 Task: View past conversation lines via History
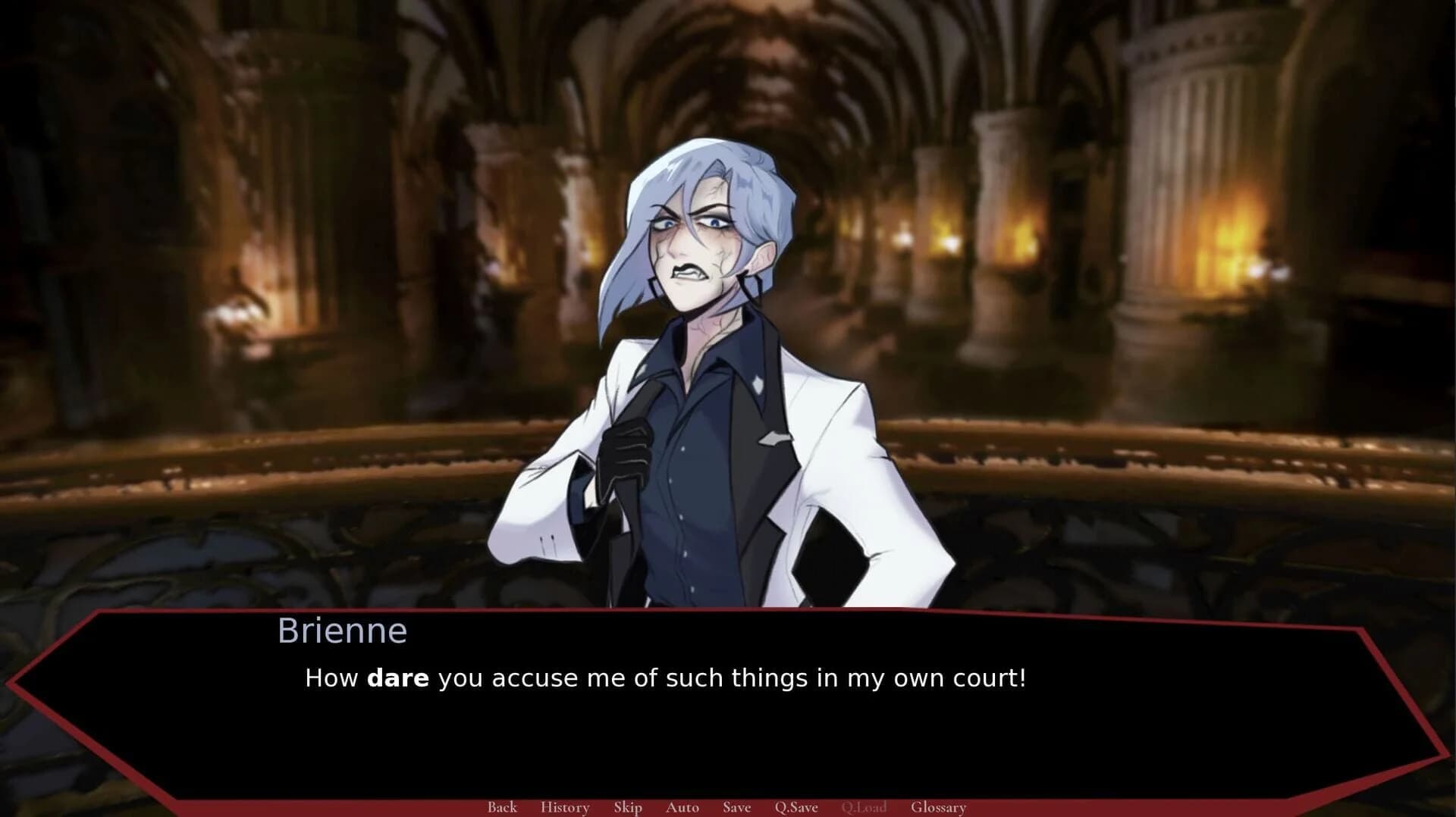[x=564, y=807]
